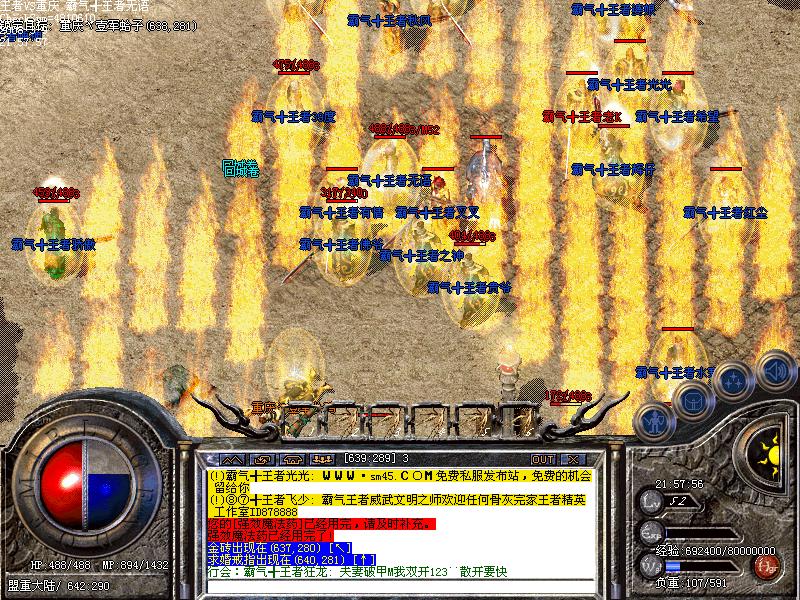The height and width of the screenshot is (600, 800).
Task: Click the OUT button above the chat
Action: point(543,459)
